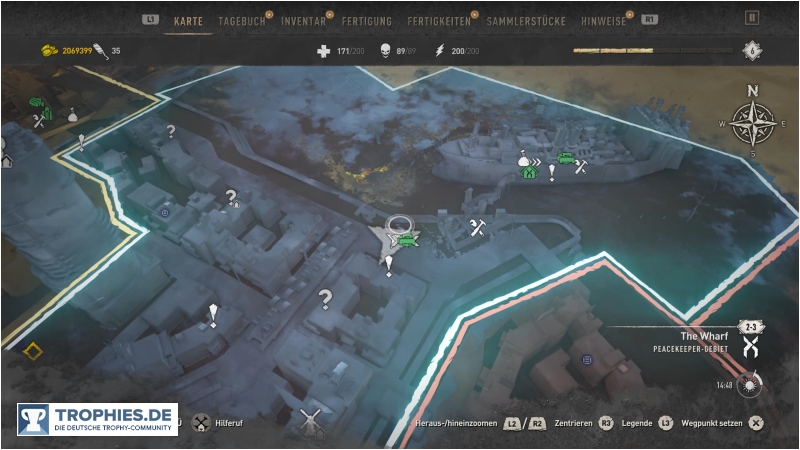
Task: Select the Hilferuf crossed-tools icon
Action: (x=201, y=423)
